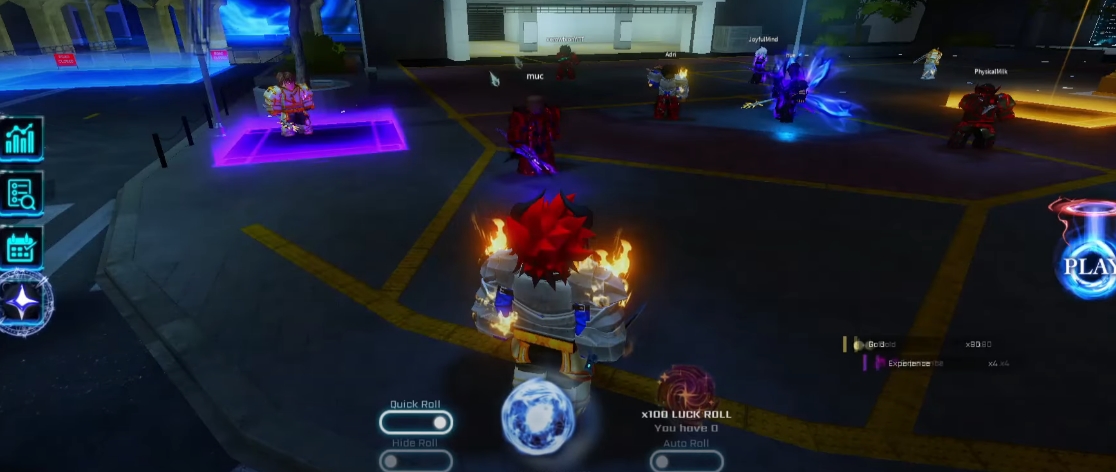The image size is (1116, 472).
Task: Open the bar chart stats icon
Action: click(21, 139)
